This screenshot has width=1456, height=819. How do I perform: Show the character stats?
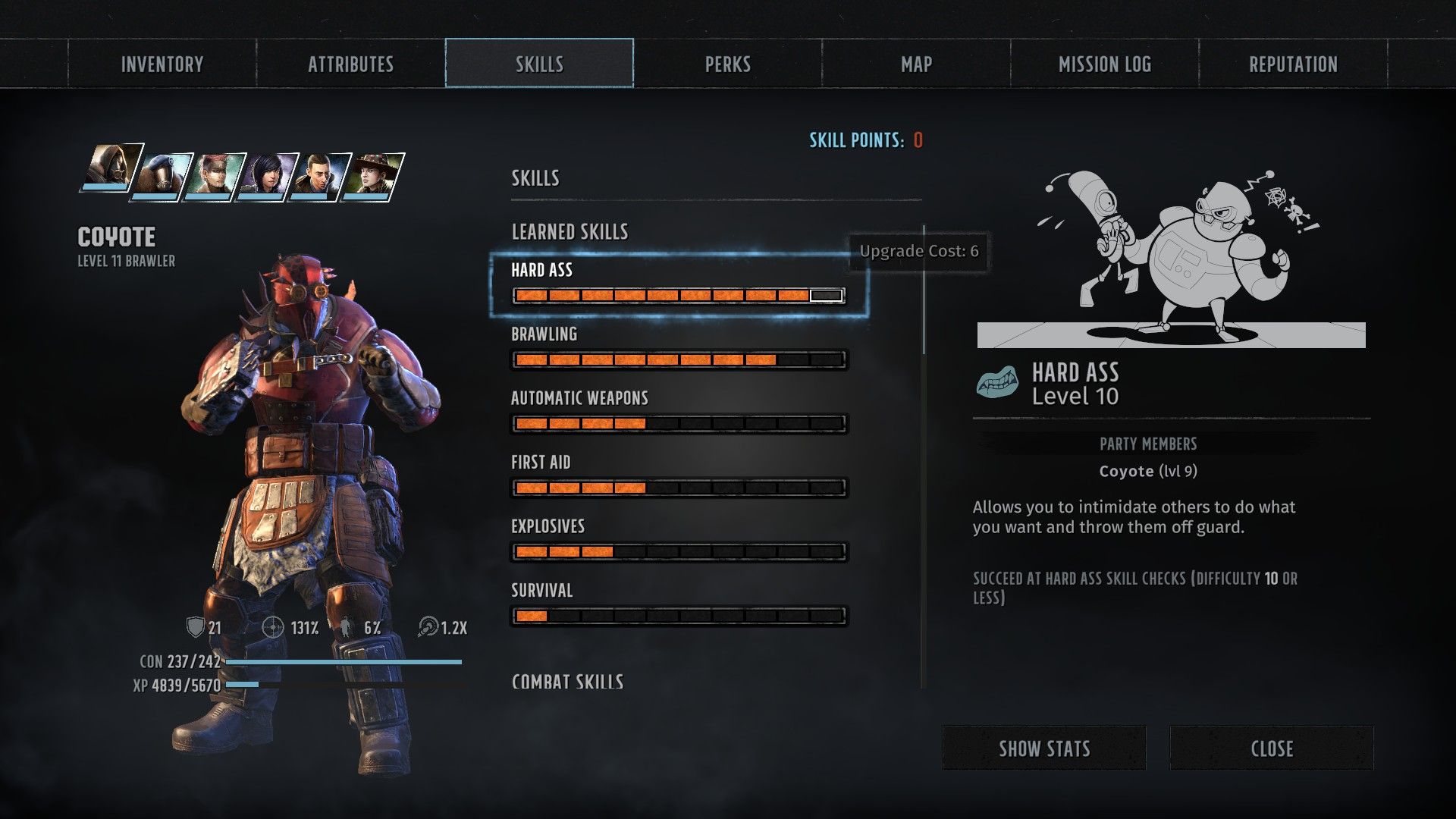tap(1043, 748)
